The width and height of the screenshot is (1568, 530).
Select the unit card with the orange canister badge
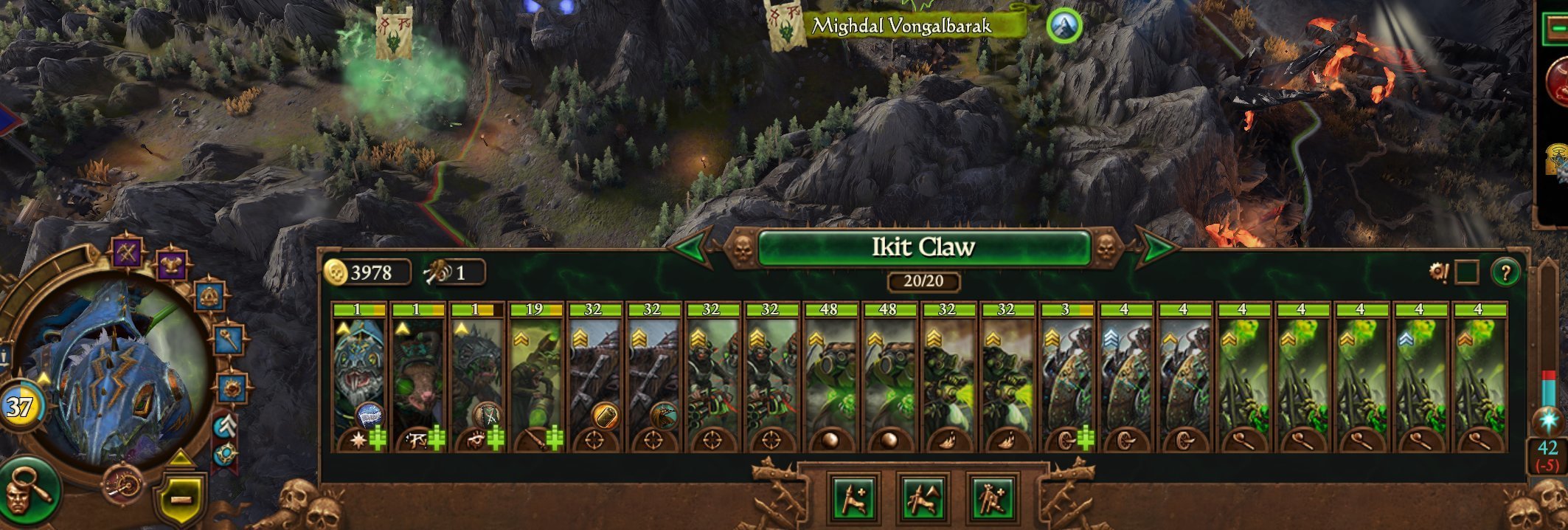point(595,376)
